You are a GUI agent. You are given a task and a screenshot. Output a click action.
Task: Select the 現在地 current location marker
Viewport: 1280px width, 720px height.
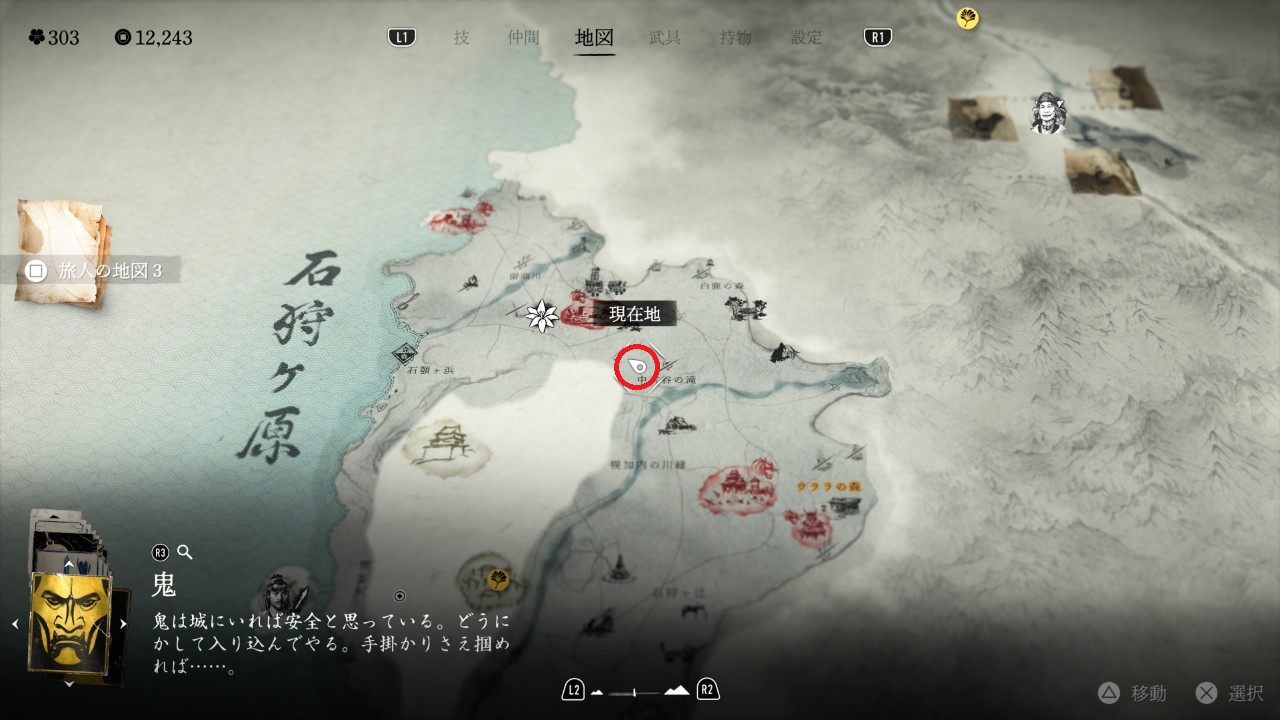pos(637,367)
